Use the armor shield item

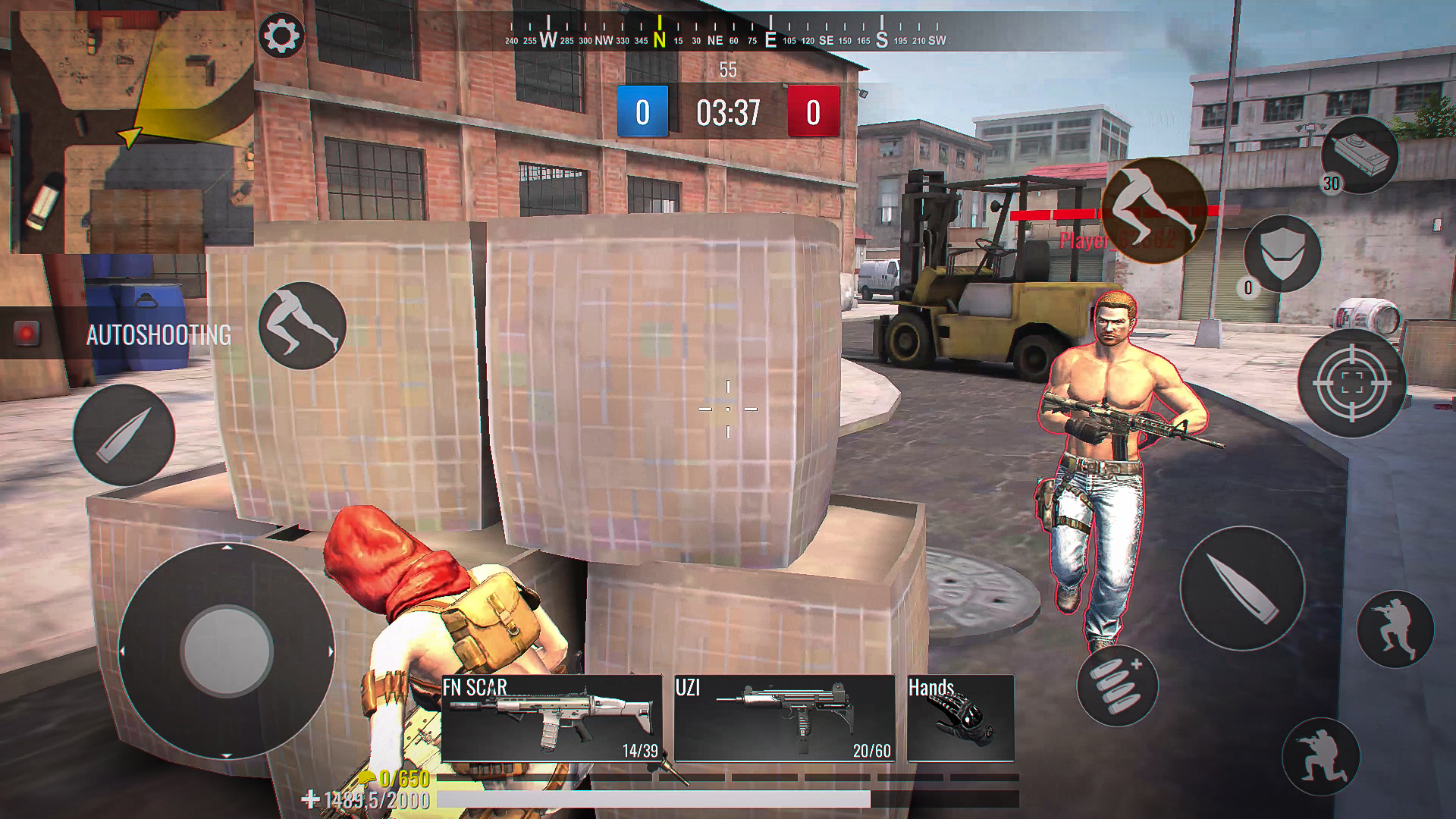click(x=1282, y=253)
